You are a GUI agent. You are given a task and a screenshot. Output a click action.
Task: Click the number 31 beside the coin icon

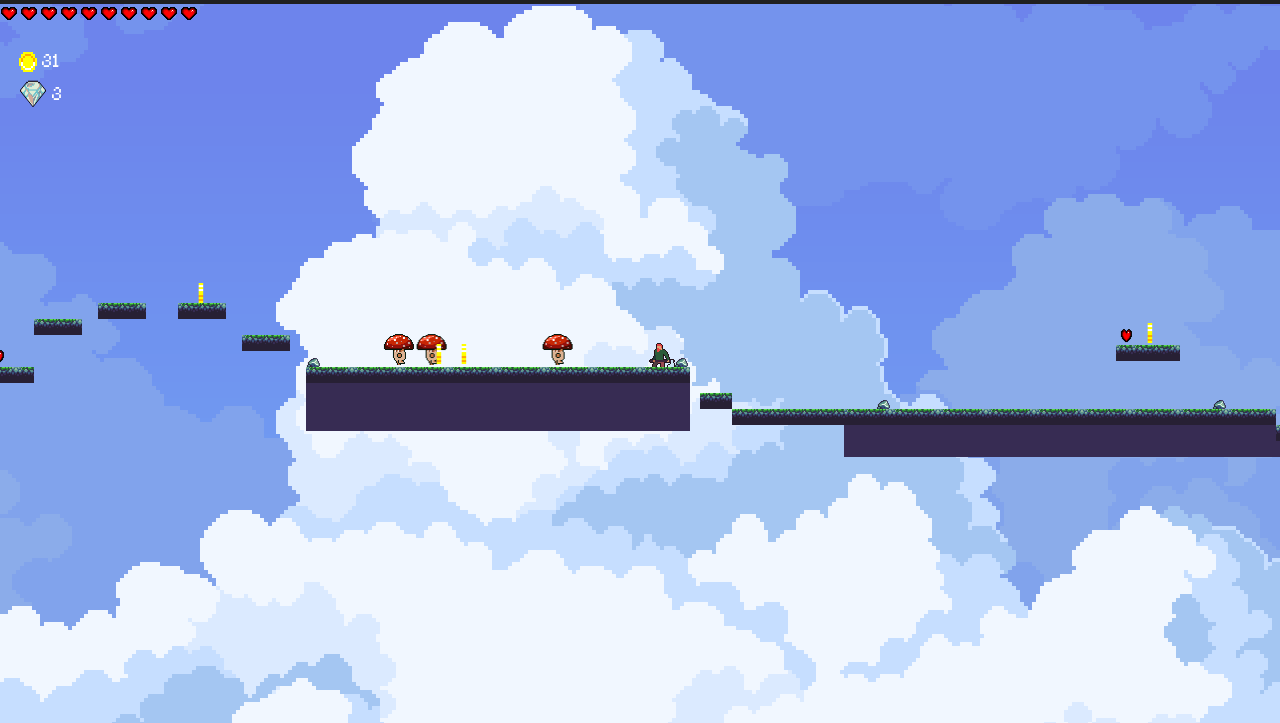click(52, 60)
